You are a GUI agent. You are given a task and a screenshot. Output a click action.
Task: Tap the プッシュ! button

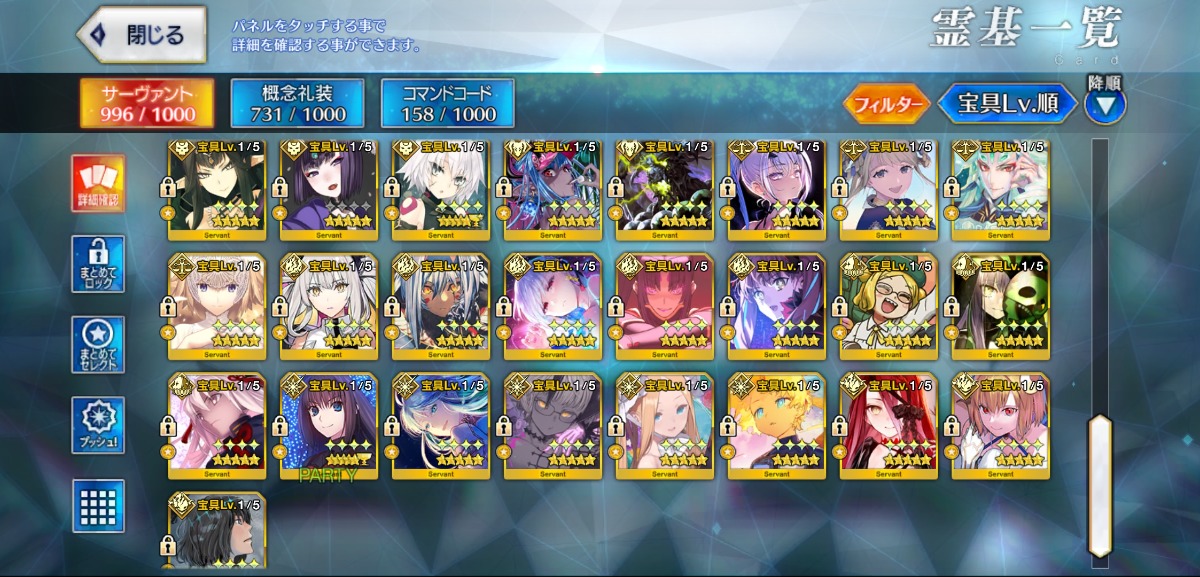coord(98,426)
